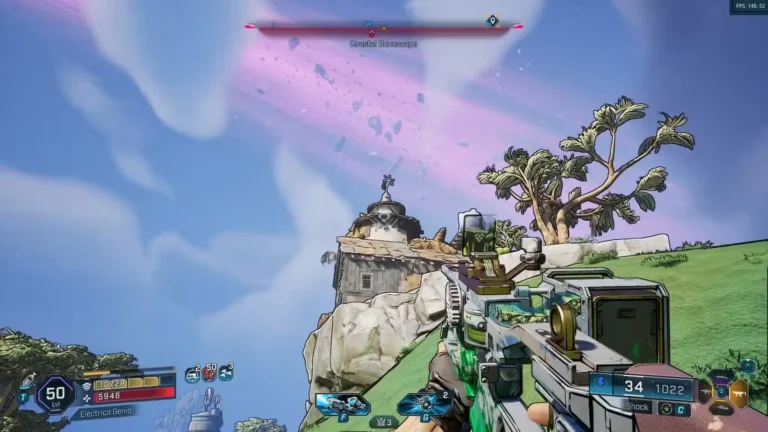Switch to the top purple weapon slot
The image size is (768, 432).
(x=720, y=375)
